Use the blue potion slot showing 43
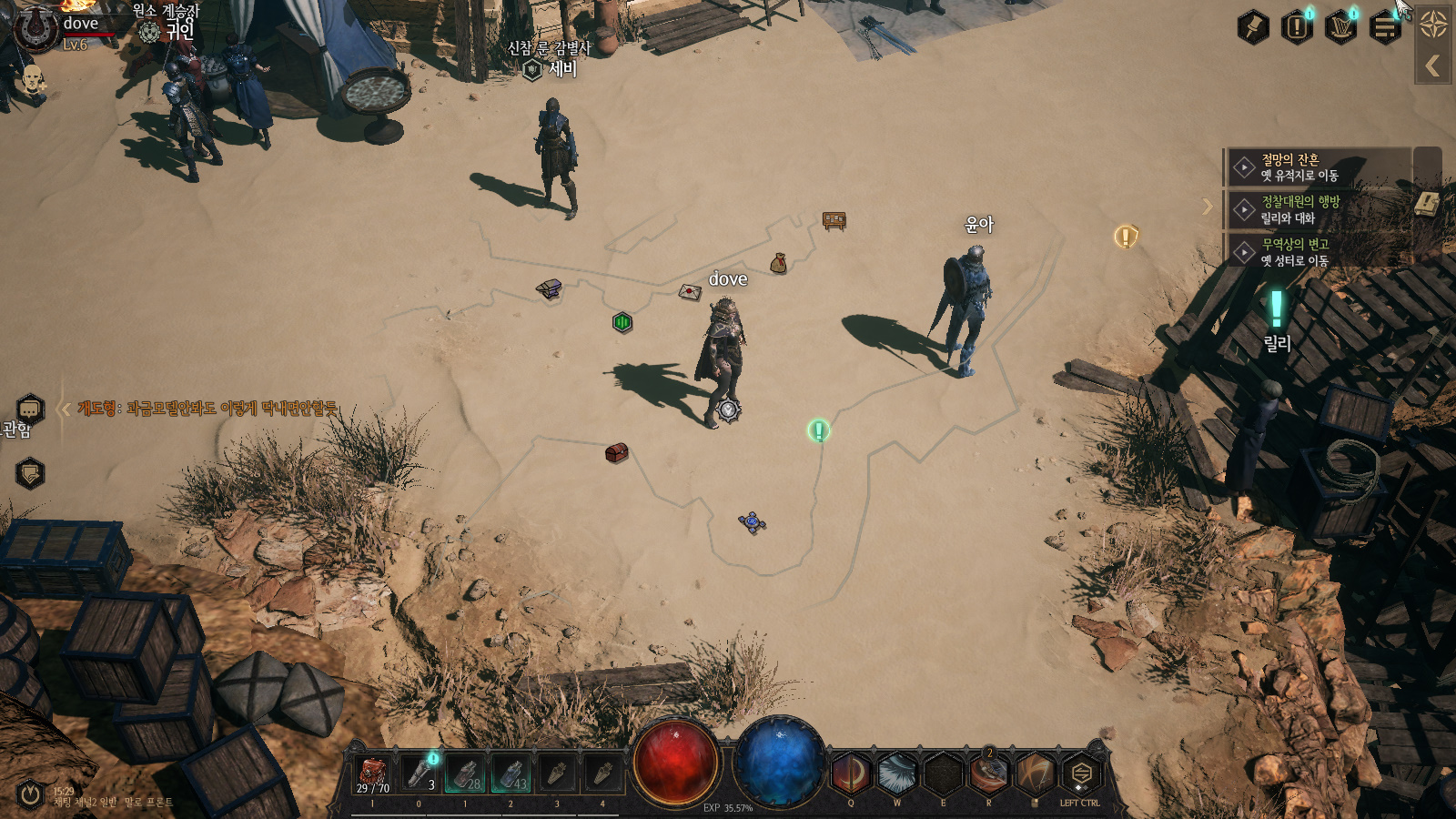The image size is (1456, 819). [511, 774]
